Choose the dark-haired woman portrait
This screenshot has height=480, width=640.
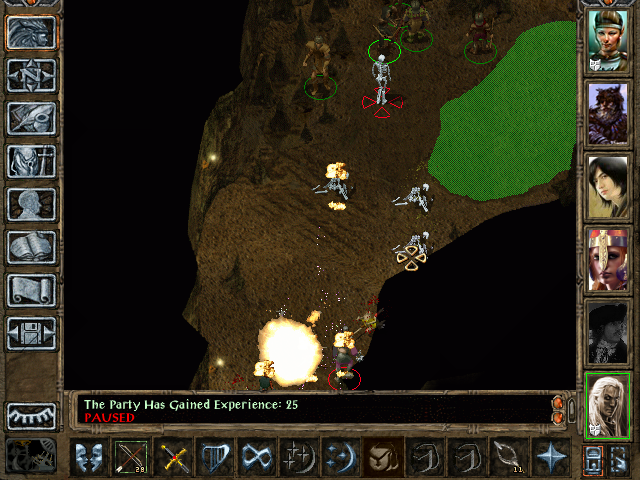[x=607, y=186]
